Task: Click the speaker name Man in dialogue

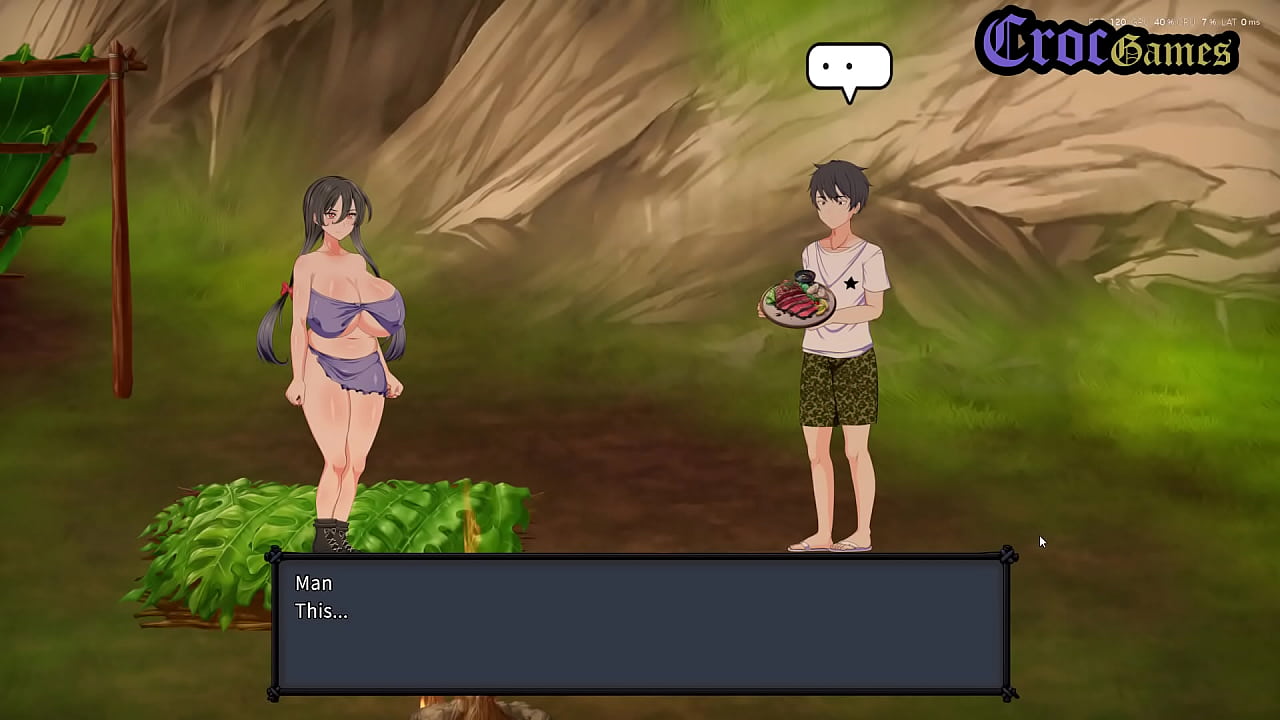Action: tap(313, 583)
